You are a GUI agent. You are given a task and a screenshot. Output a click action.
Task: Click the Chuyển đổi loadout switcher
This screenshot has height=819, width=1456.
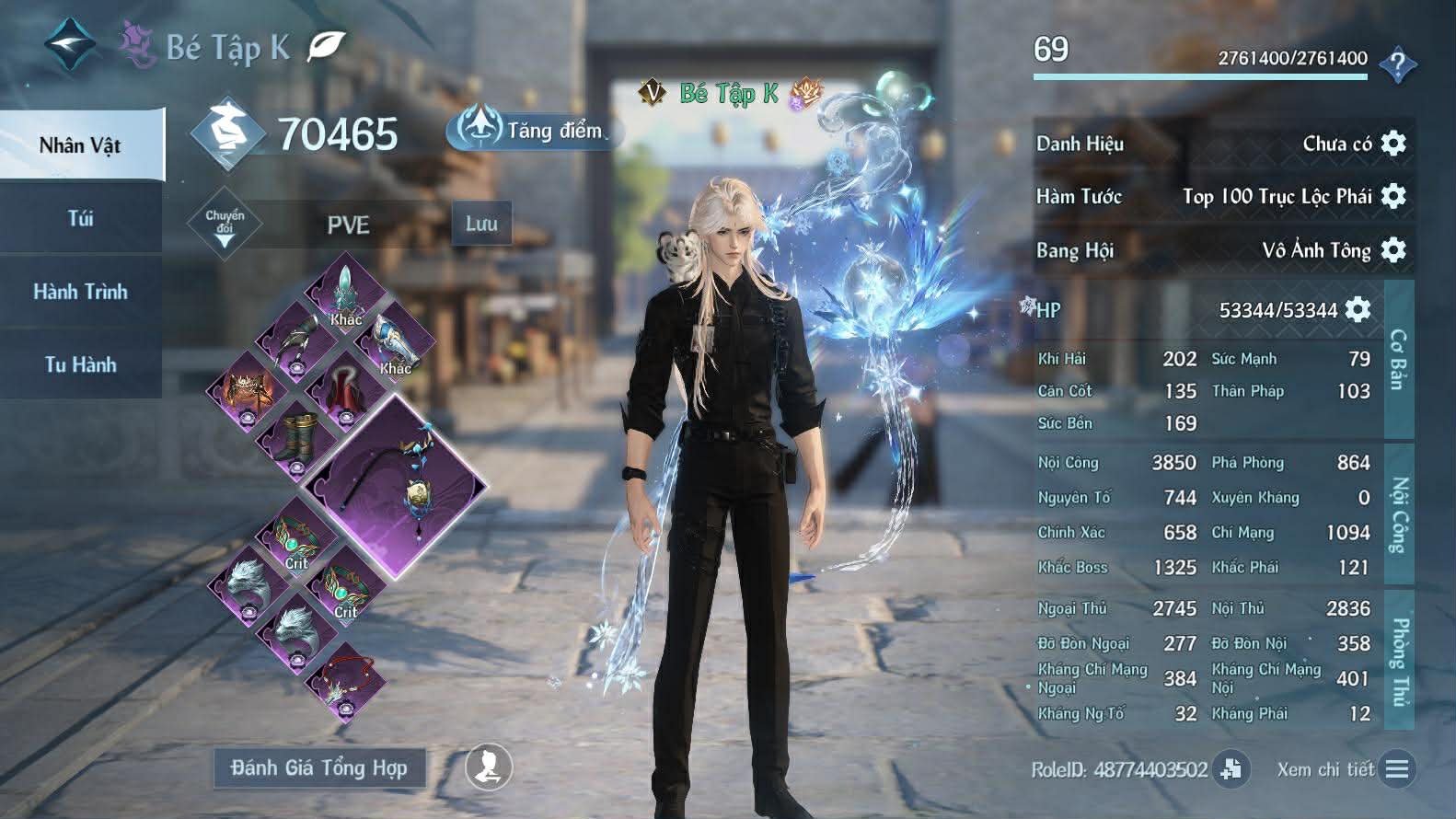(225, 225)
